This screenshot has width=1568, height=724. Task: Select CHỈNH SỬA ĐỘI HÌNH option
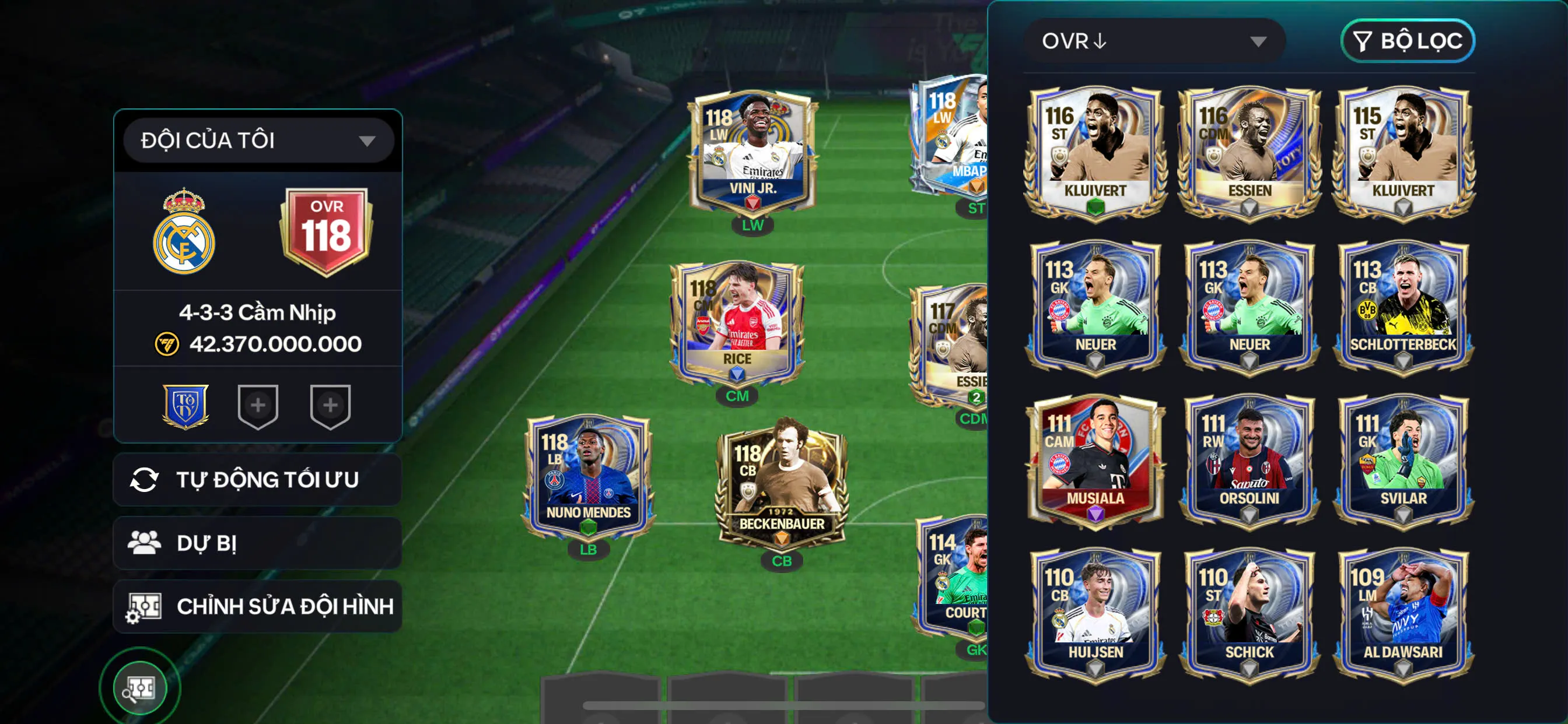(x=257, y=606)
